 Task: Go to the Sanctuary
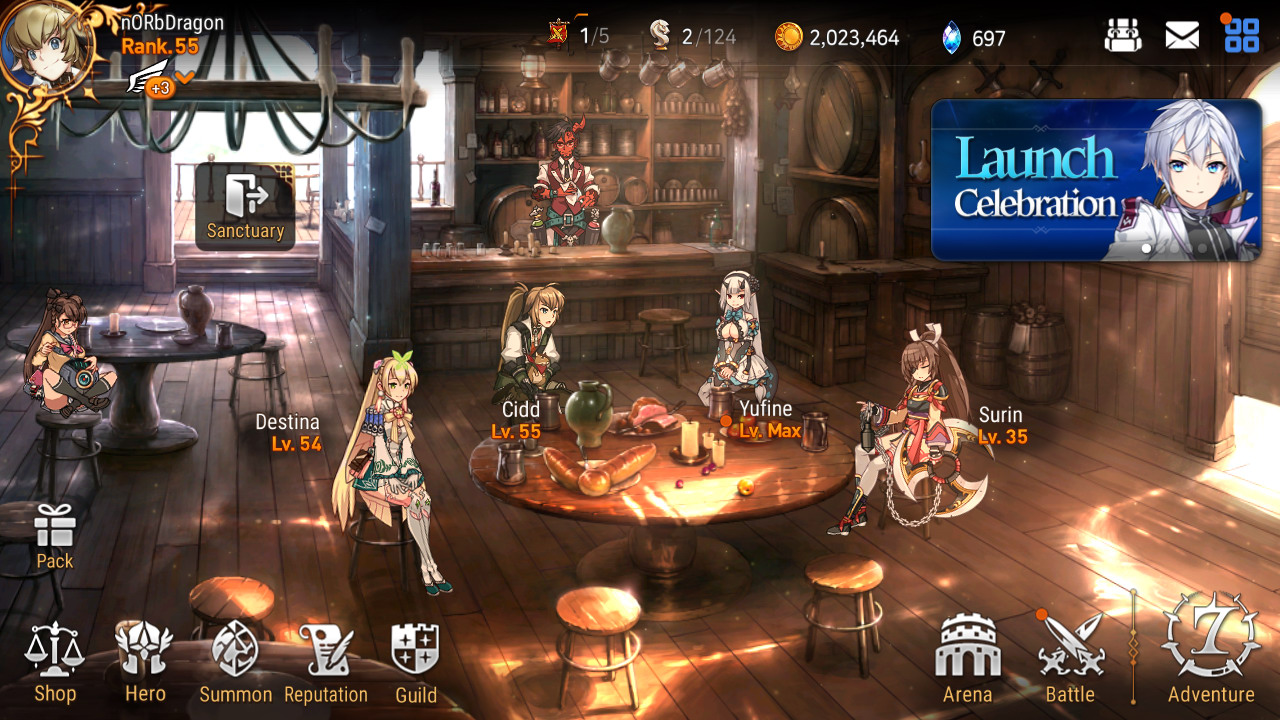[245, 207]
